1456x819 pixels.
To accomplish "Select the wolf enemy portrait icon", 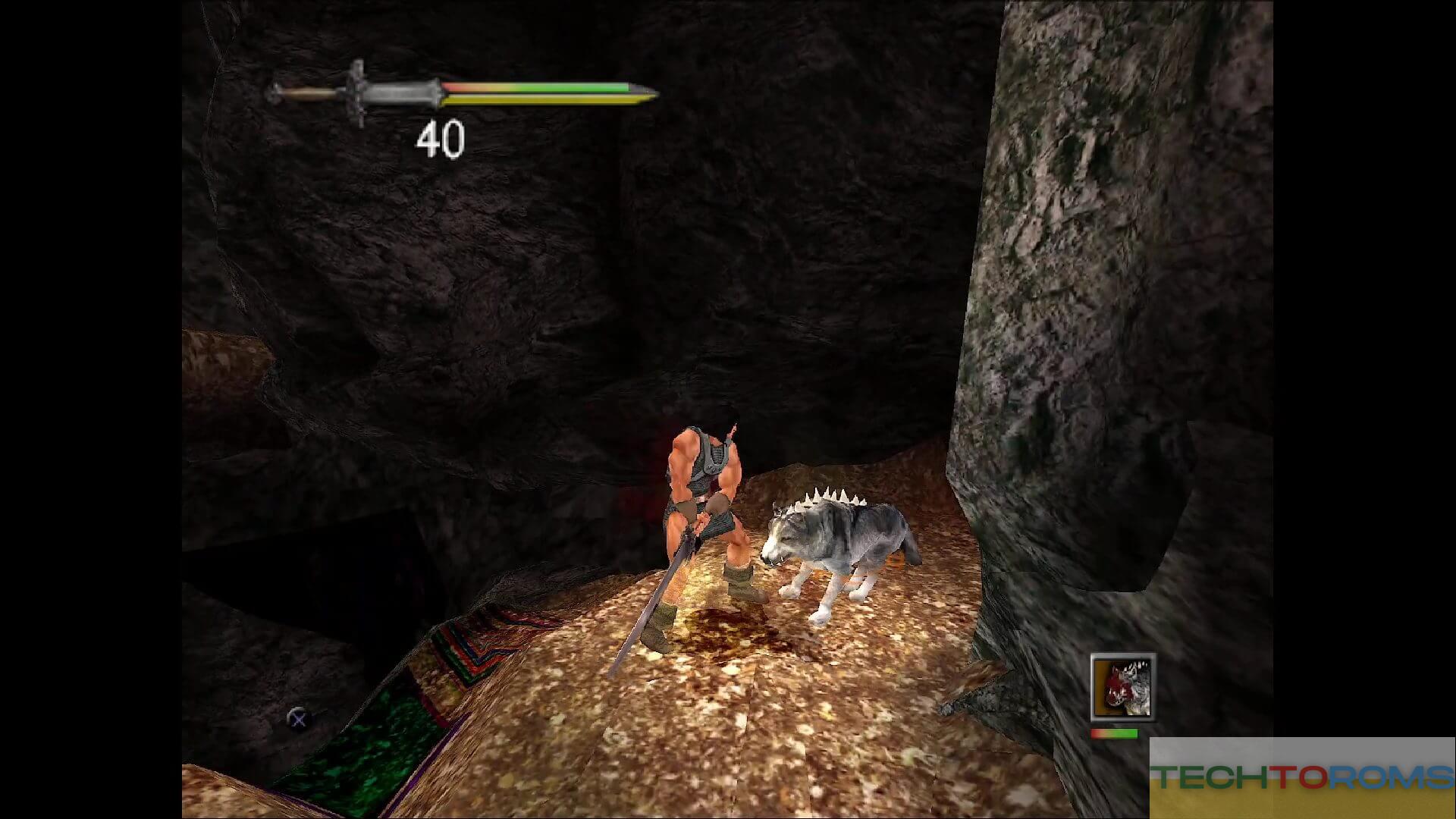I will (1123, 687).
